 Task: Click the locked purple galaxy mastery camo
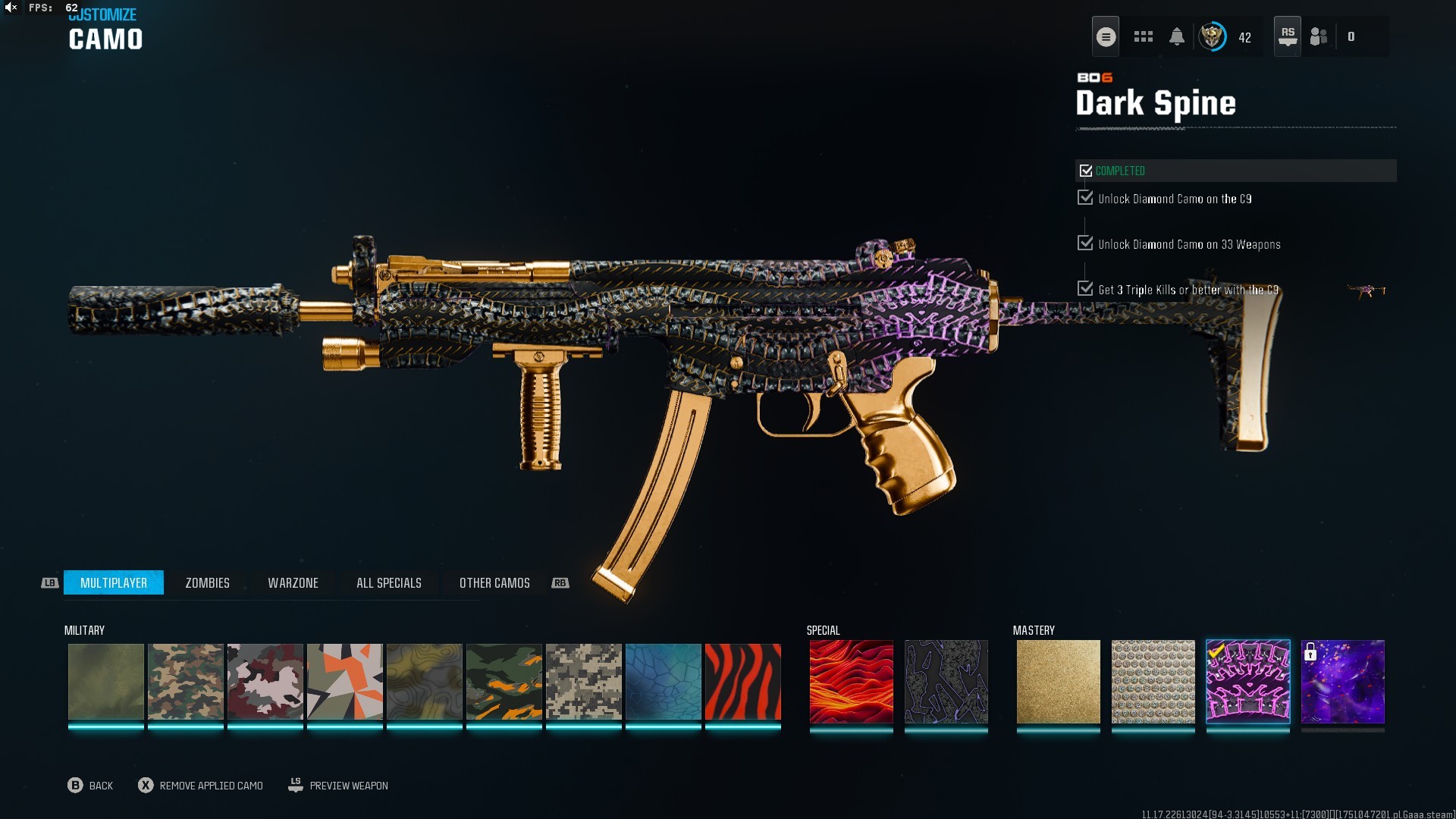[x=1342, y=681]
